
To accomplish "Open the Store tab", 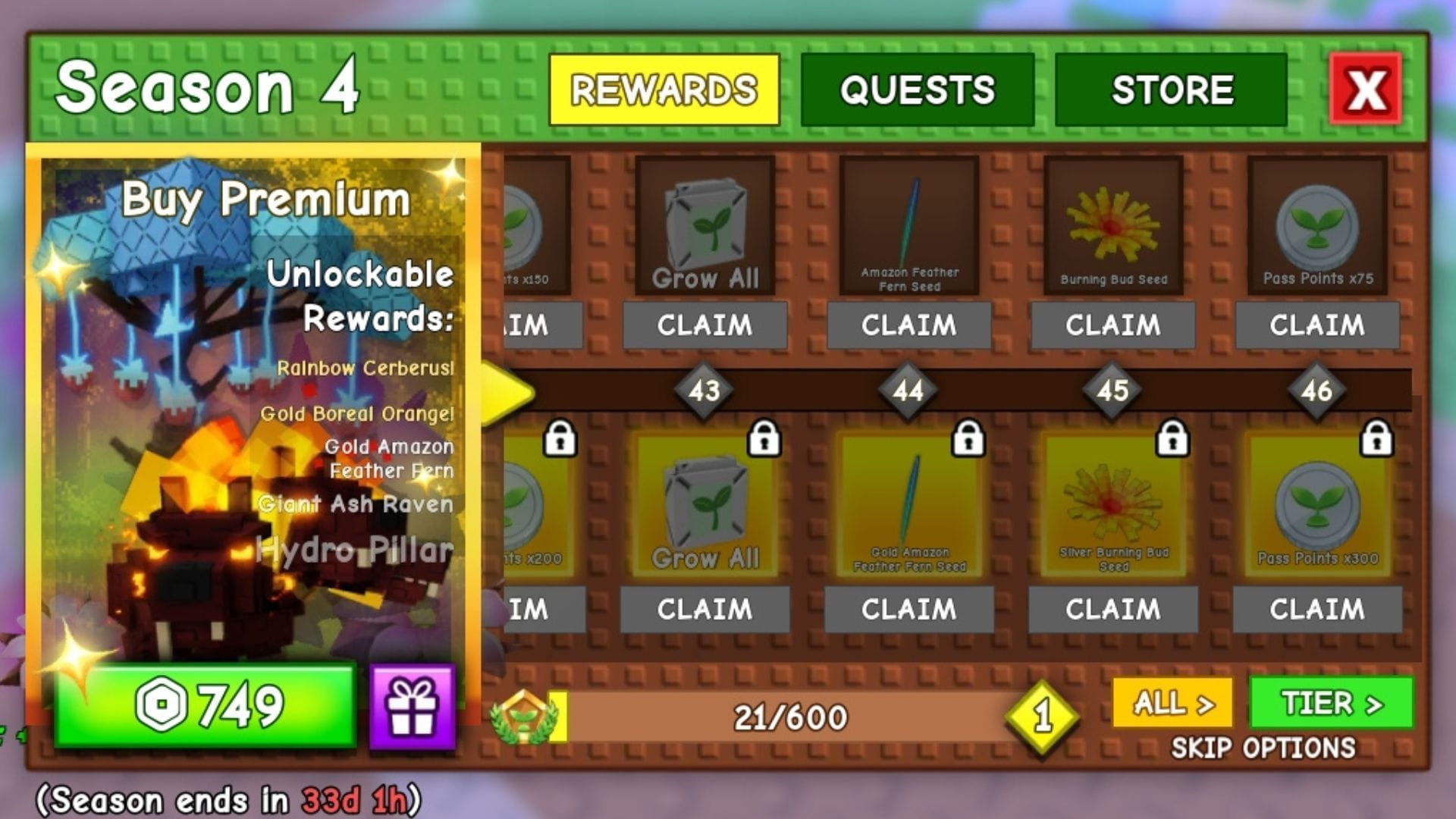I will pyautogui.click(x=1171, y=89).
